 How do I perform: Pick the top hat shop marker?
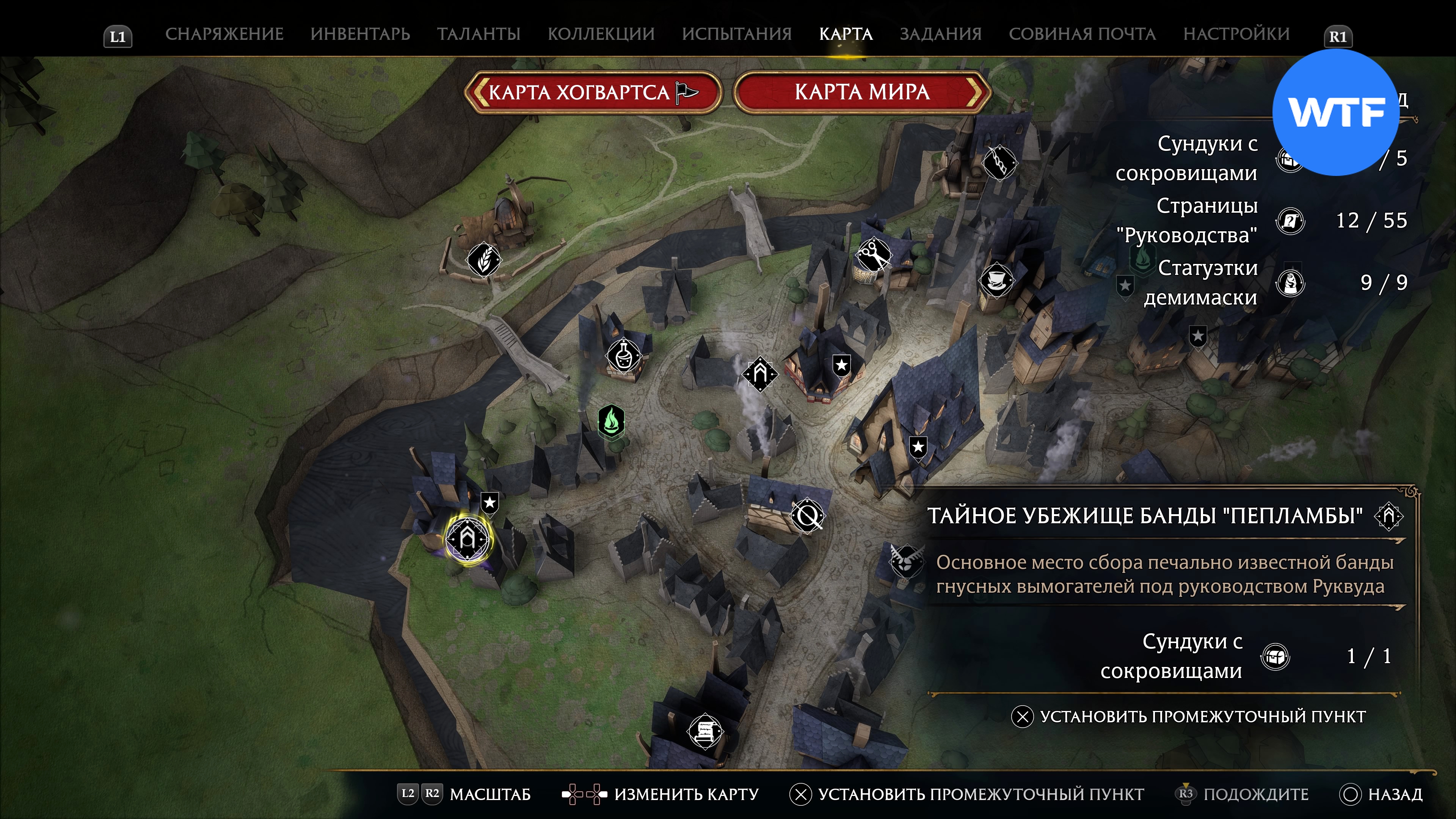tap(996, 280)
